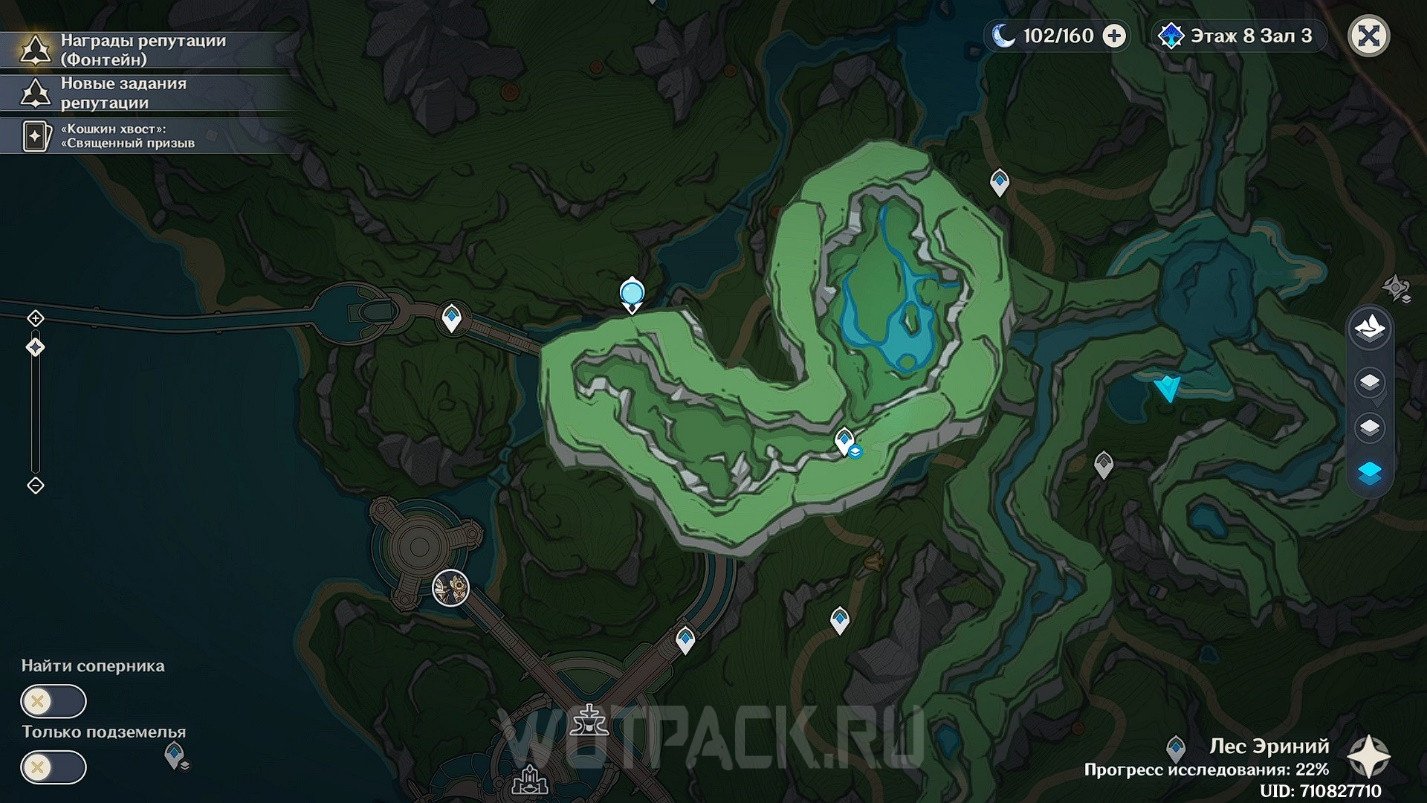The width and height of the screenshot is (1427, 803).
Task: Close the map with the X button
Action: coord(1368,36)
